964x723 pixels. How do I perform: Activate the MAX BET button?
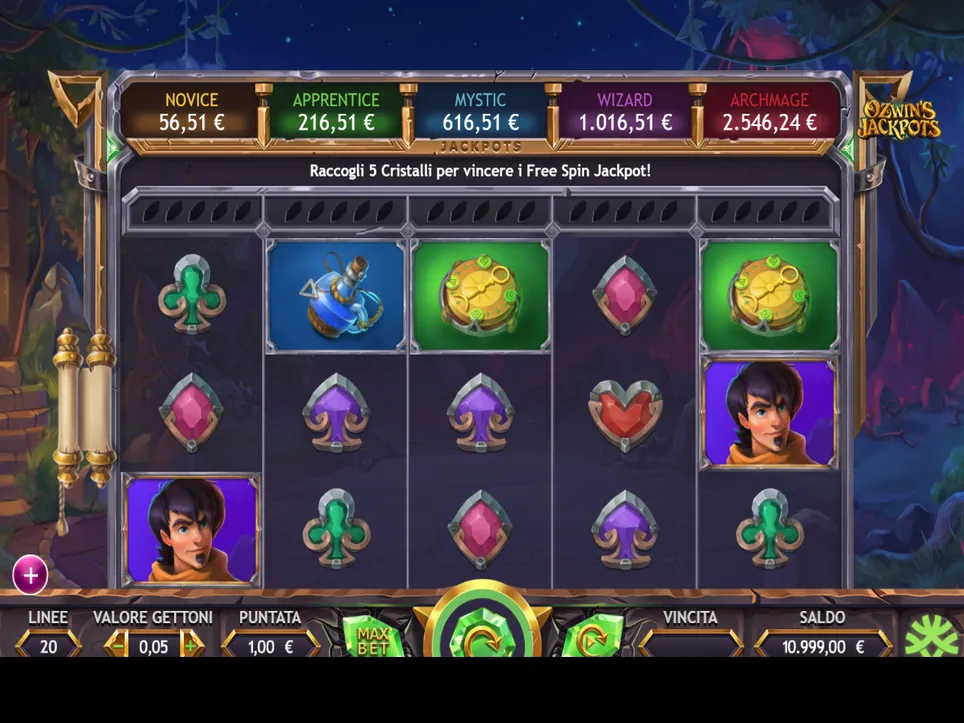point(372,640)
